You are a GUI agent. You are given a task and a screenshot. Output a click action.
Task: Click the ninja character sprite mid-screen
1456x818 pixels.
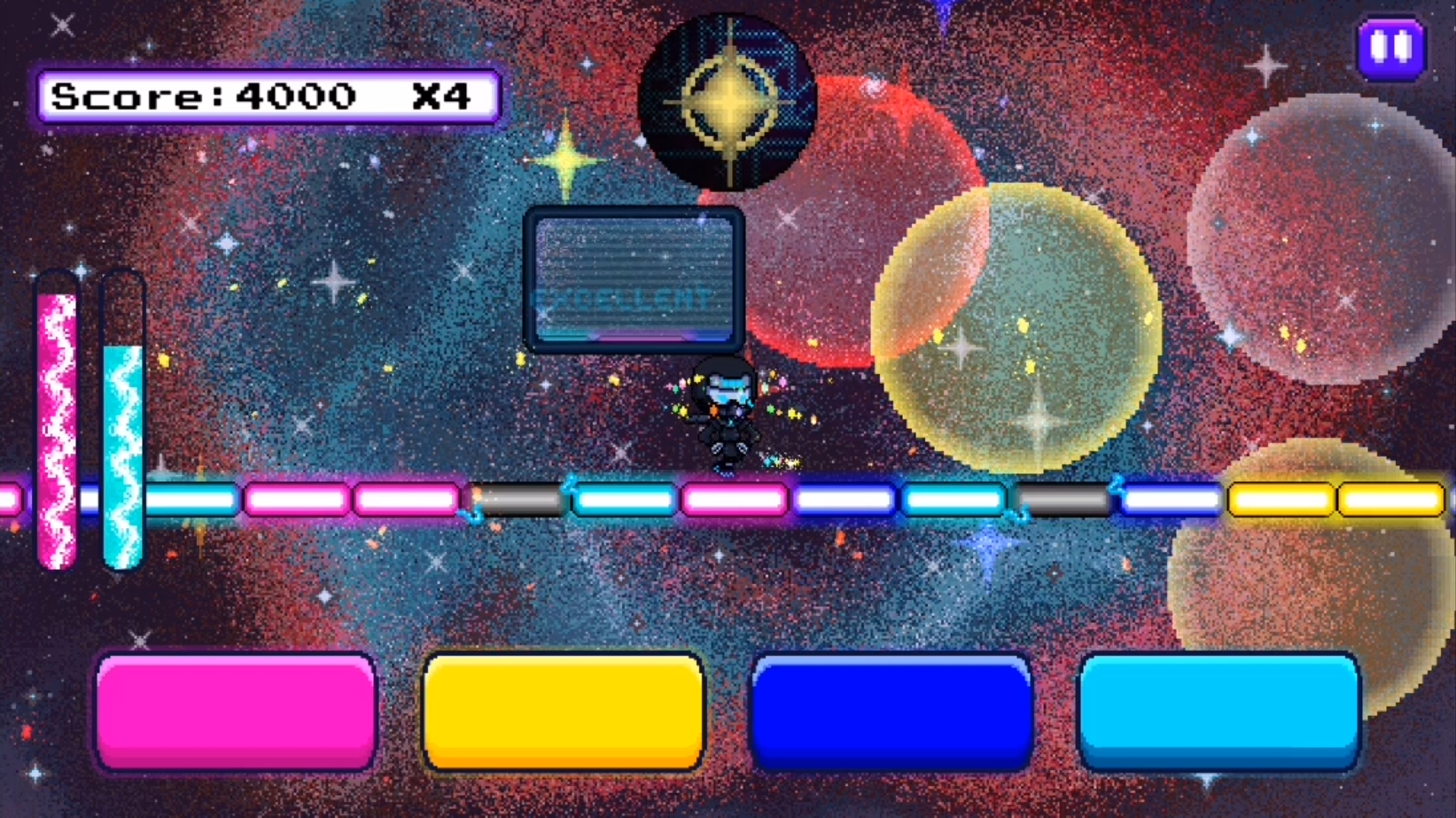pyautogui.click(x=728, y=412)
